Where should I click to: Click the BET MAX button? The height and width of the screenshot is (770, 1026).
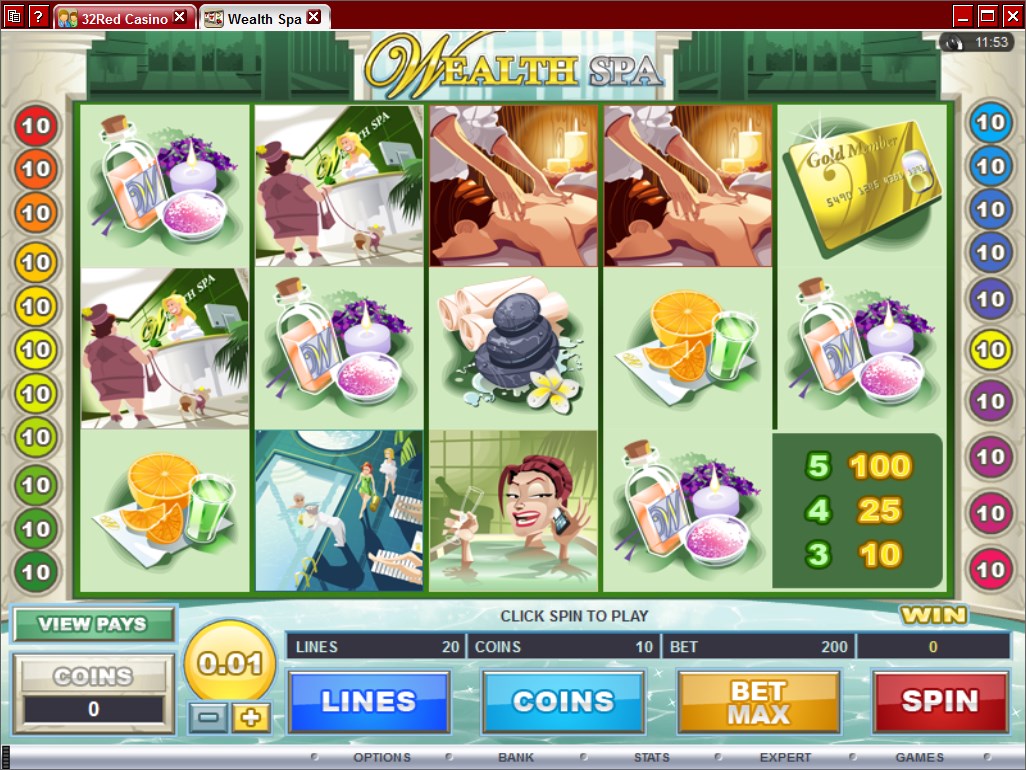click(x=758, y=702)
